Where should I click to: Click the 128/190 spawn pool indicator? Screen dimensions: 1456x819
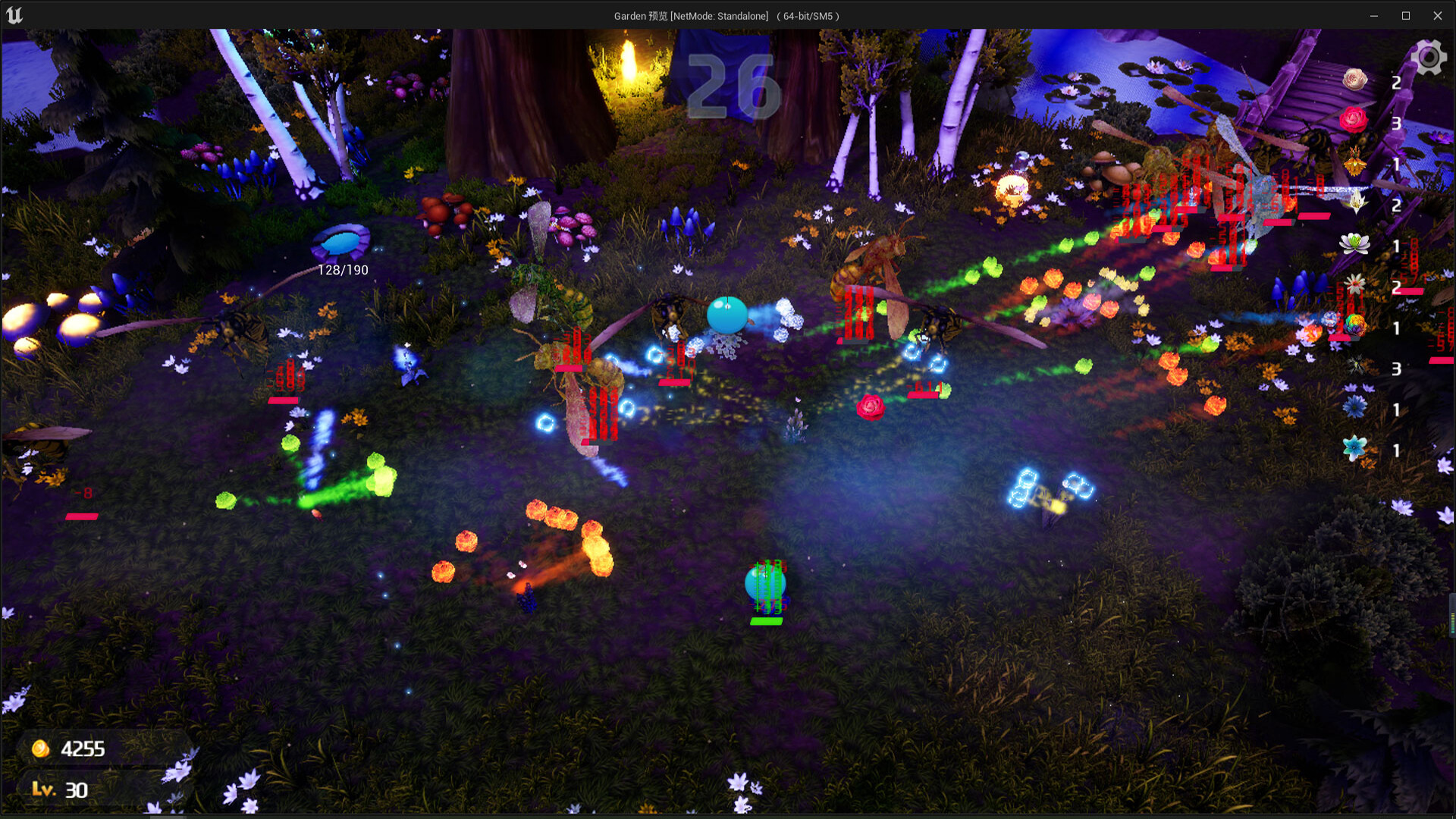[x=342, y=268]
